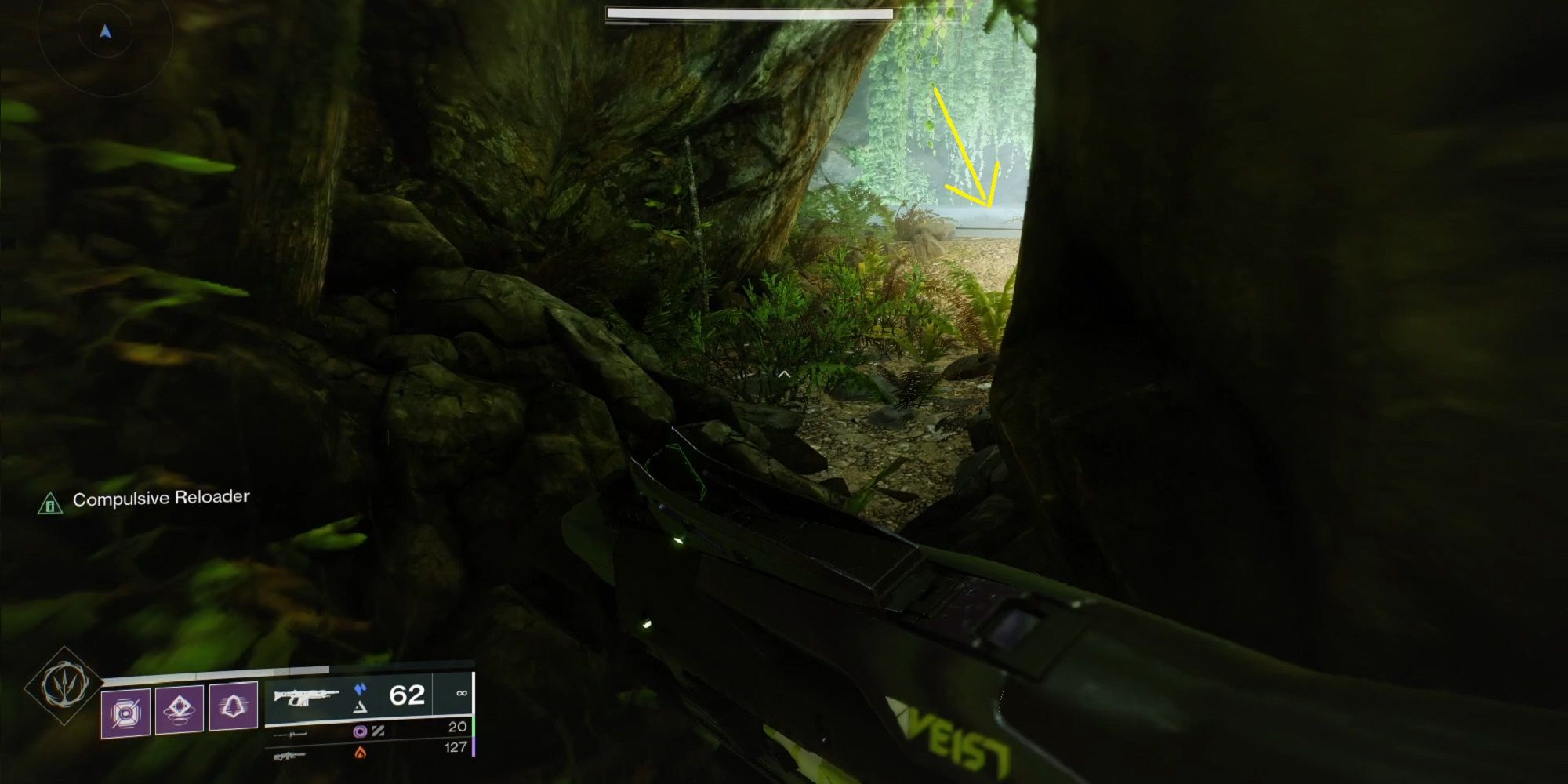Toggle the infinity reserve ammo indicator
Image resolution: width=1568 pixels, height=784 pixels.
[x=461, y=692]
